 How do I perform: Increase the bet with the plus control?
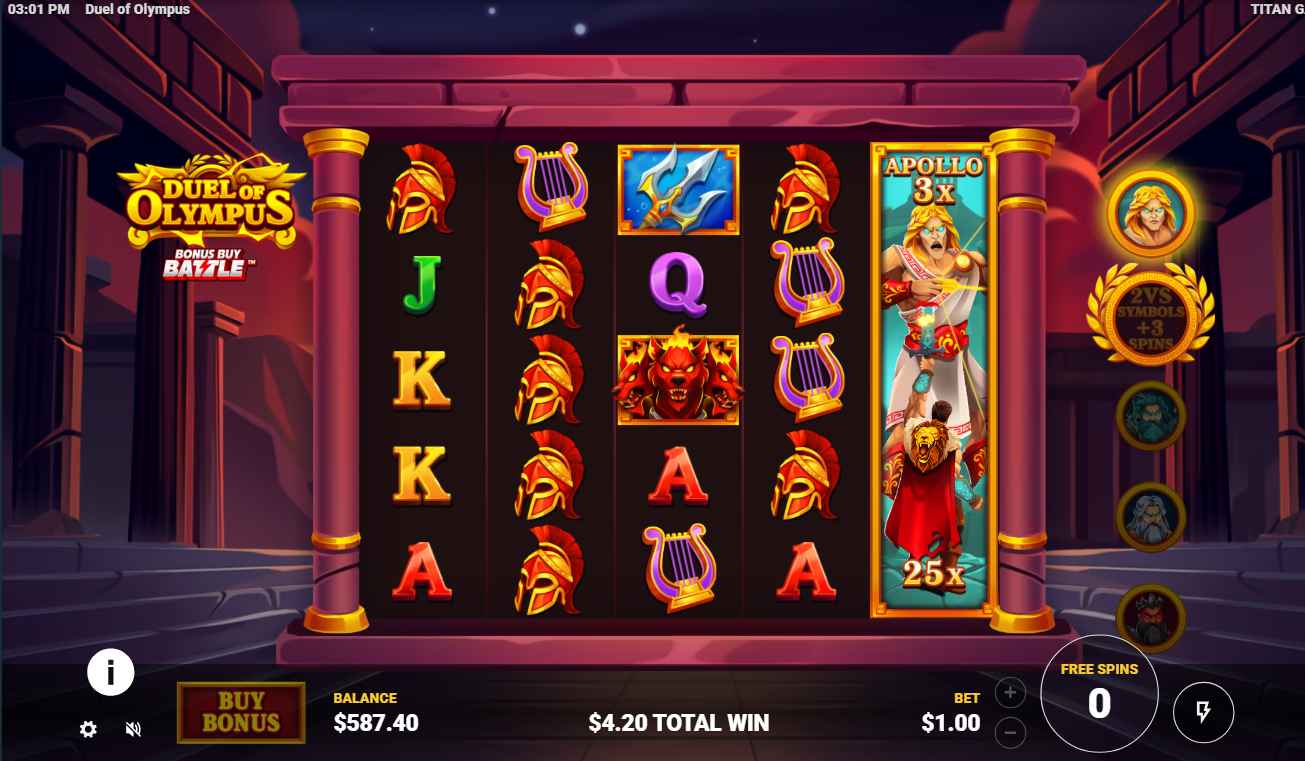[1009, 692]
